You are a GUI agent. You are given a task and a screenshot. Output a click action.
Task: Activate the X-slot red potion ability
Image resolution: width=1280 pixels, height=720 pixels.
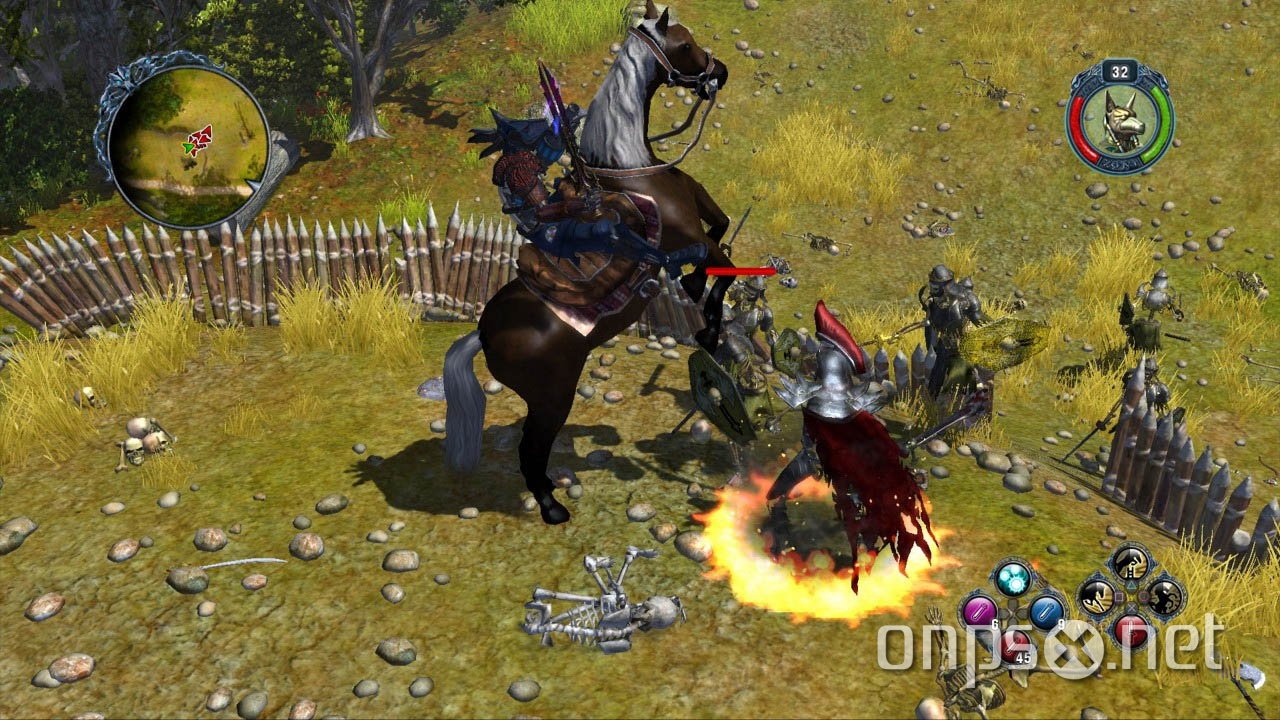[1130, 633]
